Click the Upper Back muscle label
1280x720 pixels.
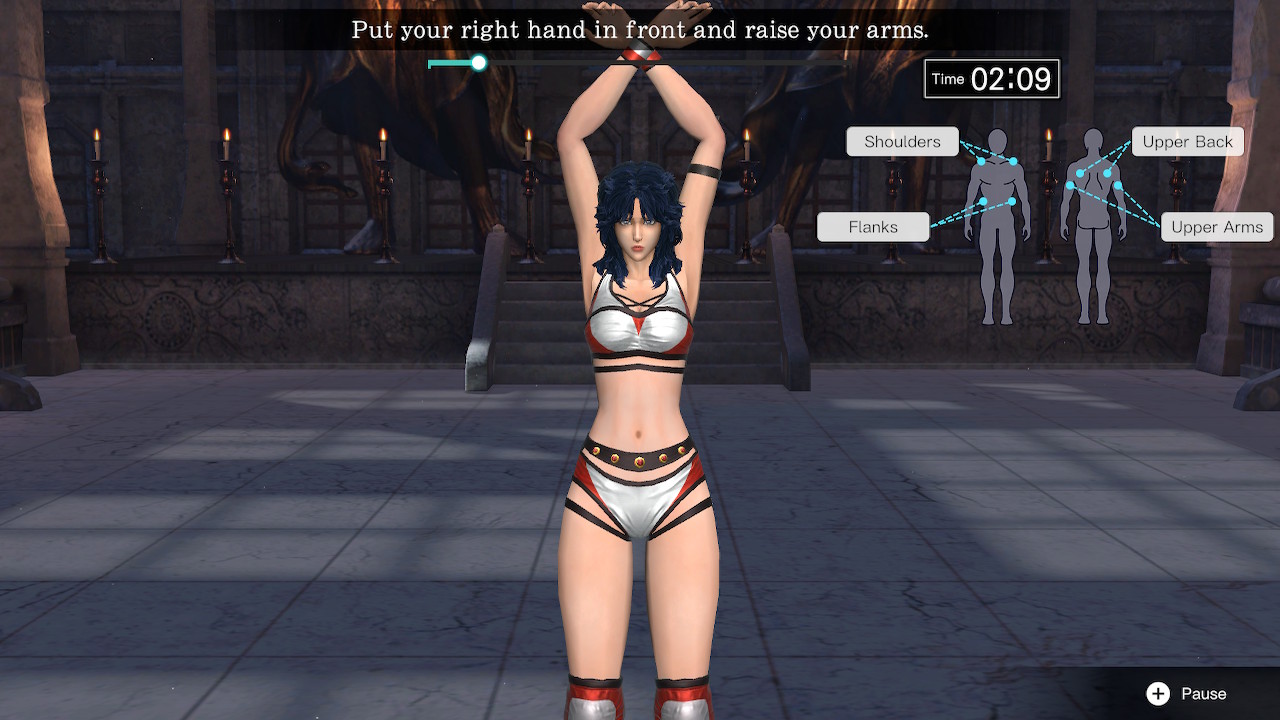(1187, 142)
